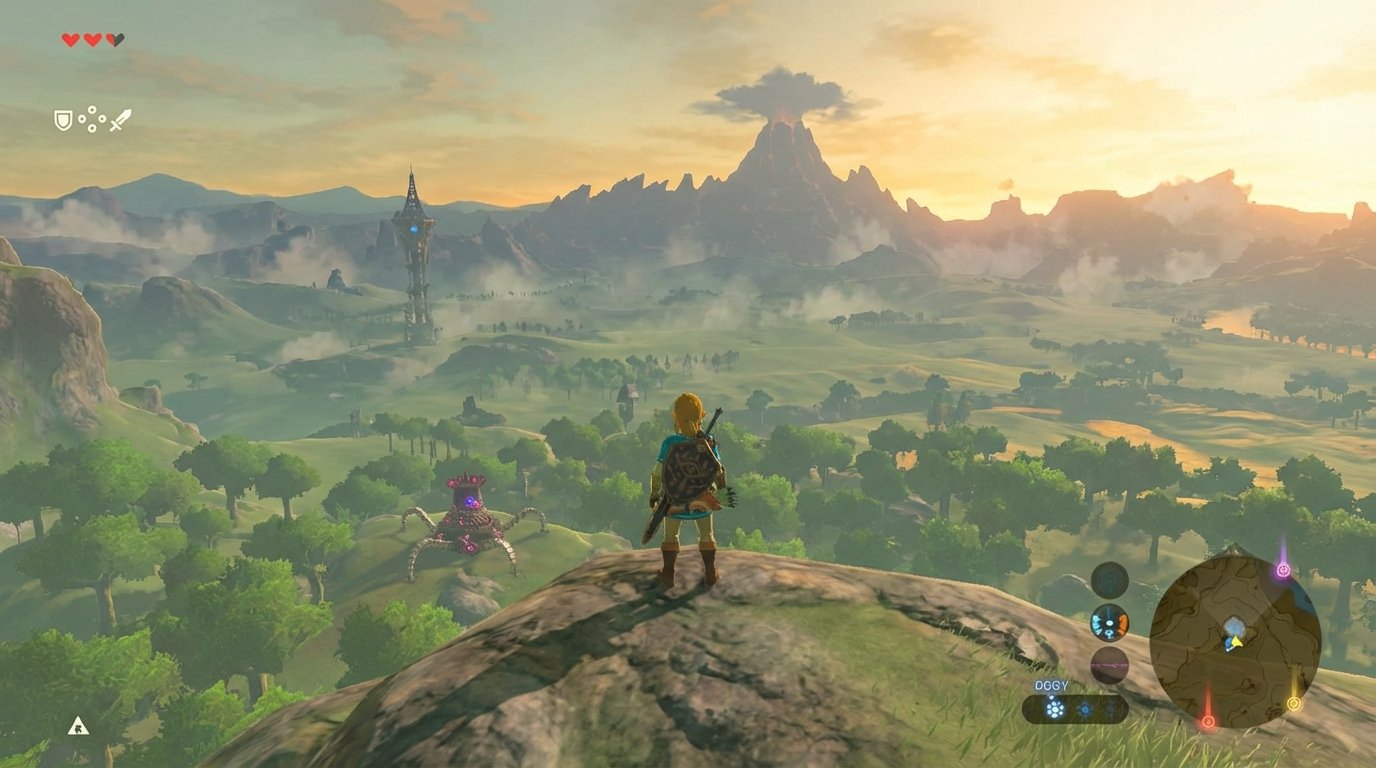This screenshot has height=768, width=1376.
Task: Click the pink waypoint above the minimap
Action: pos(1284,569)
